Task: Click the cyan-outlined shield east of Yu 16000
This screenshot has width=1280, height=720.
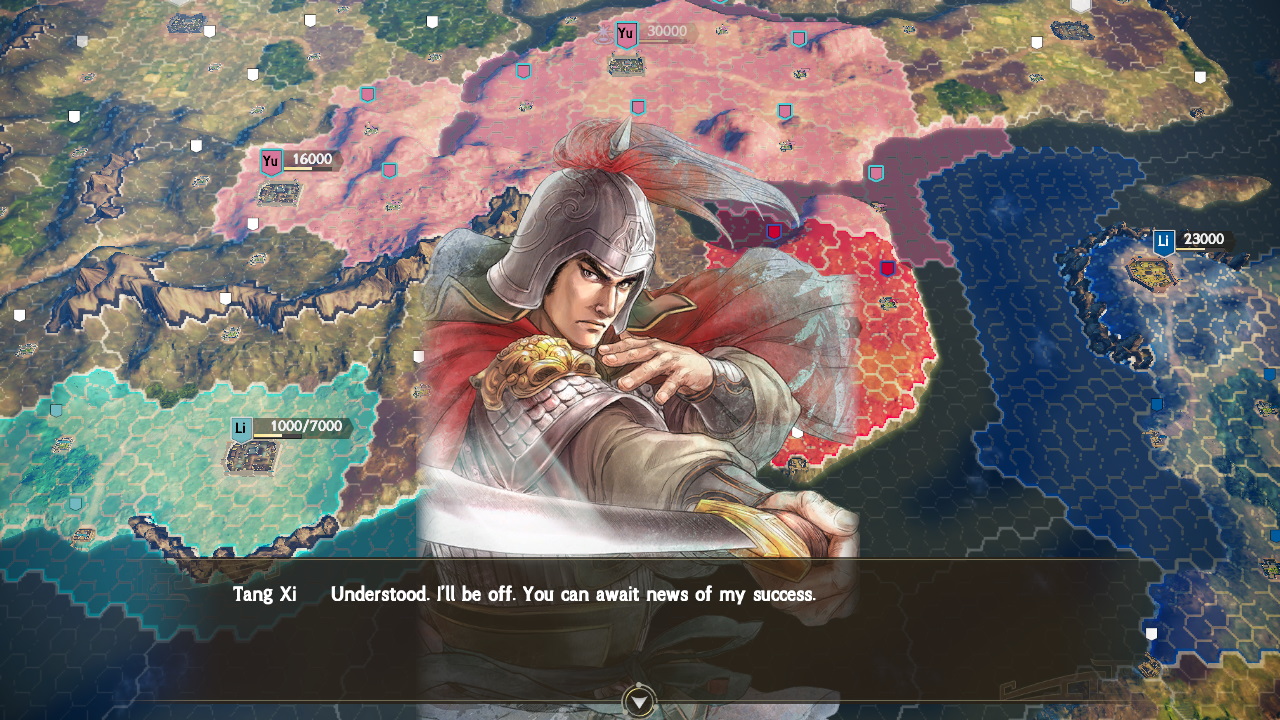Action: [390, 170]
